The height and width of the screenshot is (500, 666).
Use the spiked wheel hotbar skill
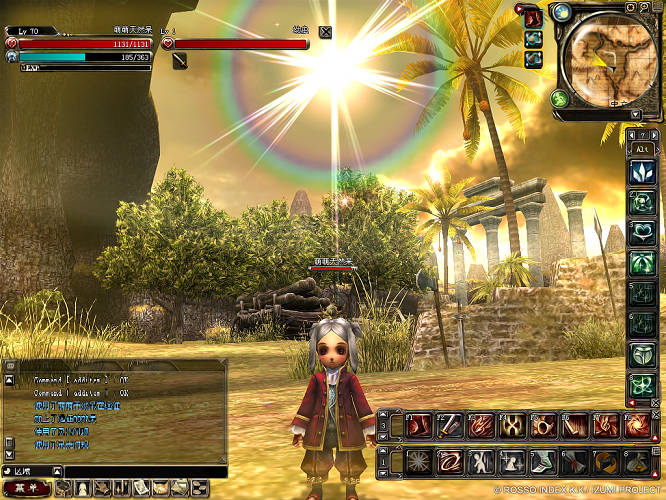click(417, 461)
